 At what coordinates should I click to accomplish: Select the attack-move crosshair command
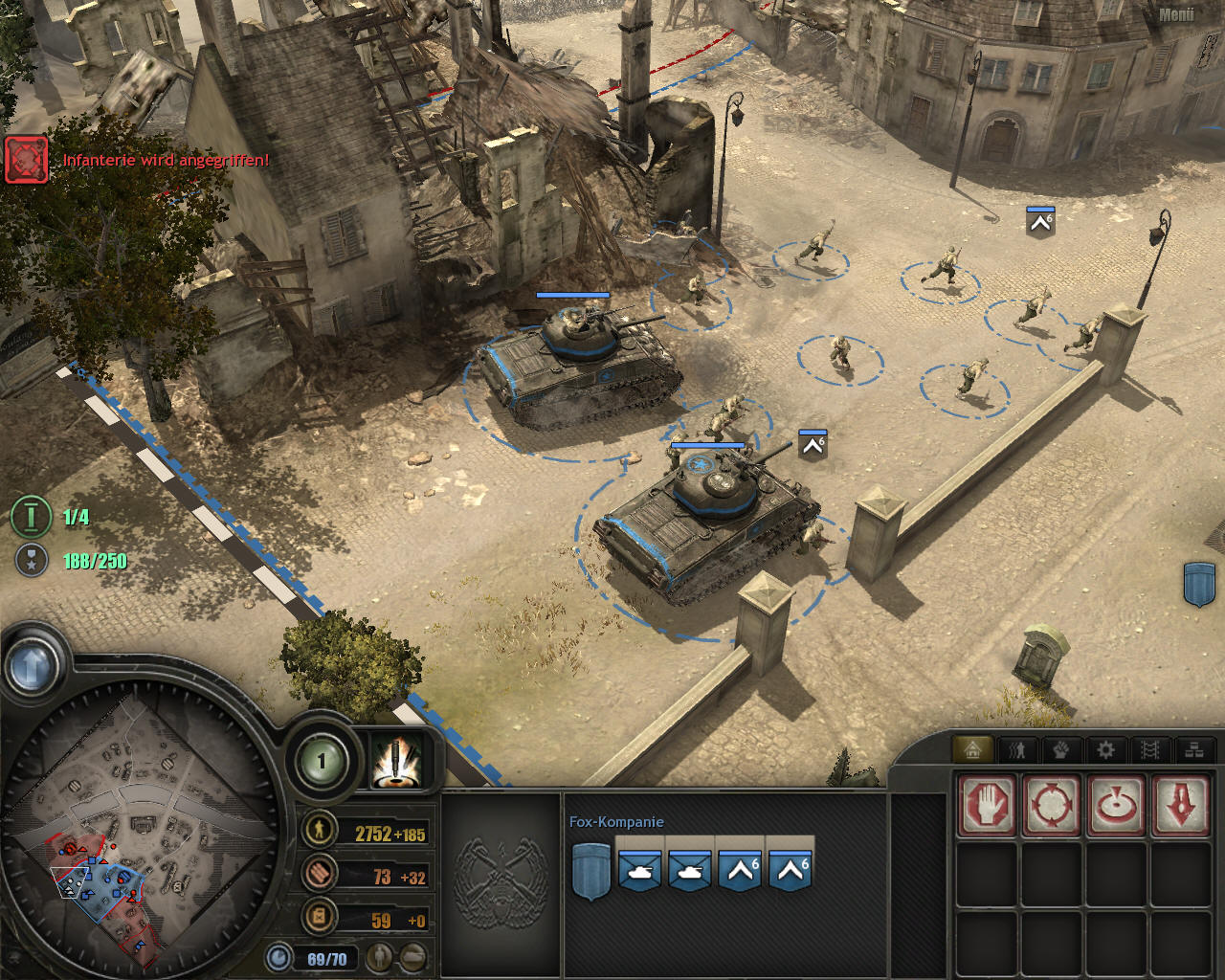pyautogui.click(x=1052, y=805)
